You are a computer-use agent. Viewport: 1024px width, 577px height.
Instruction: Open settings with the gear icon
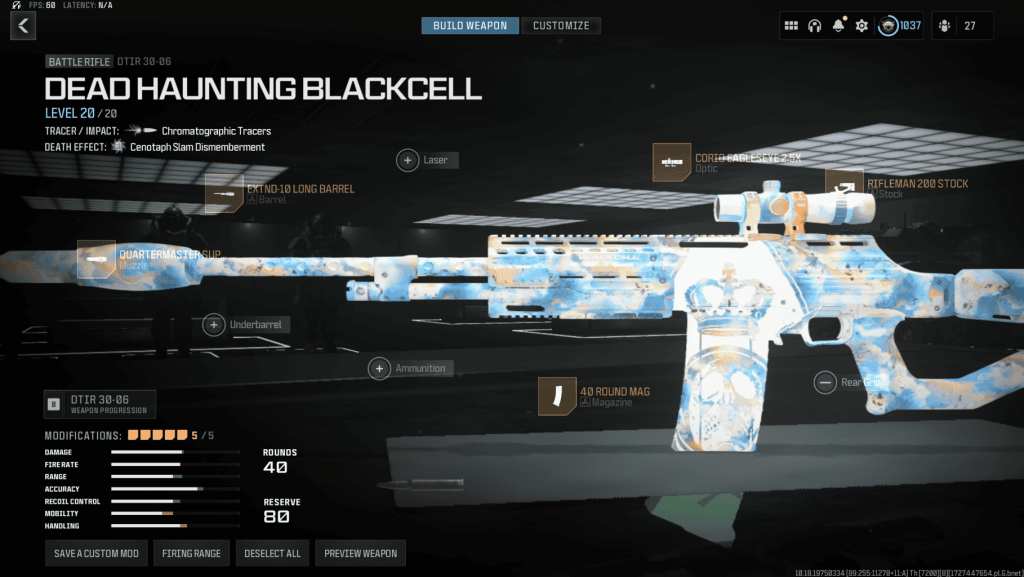861,26
